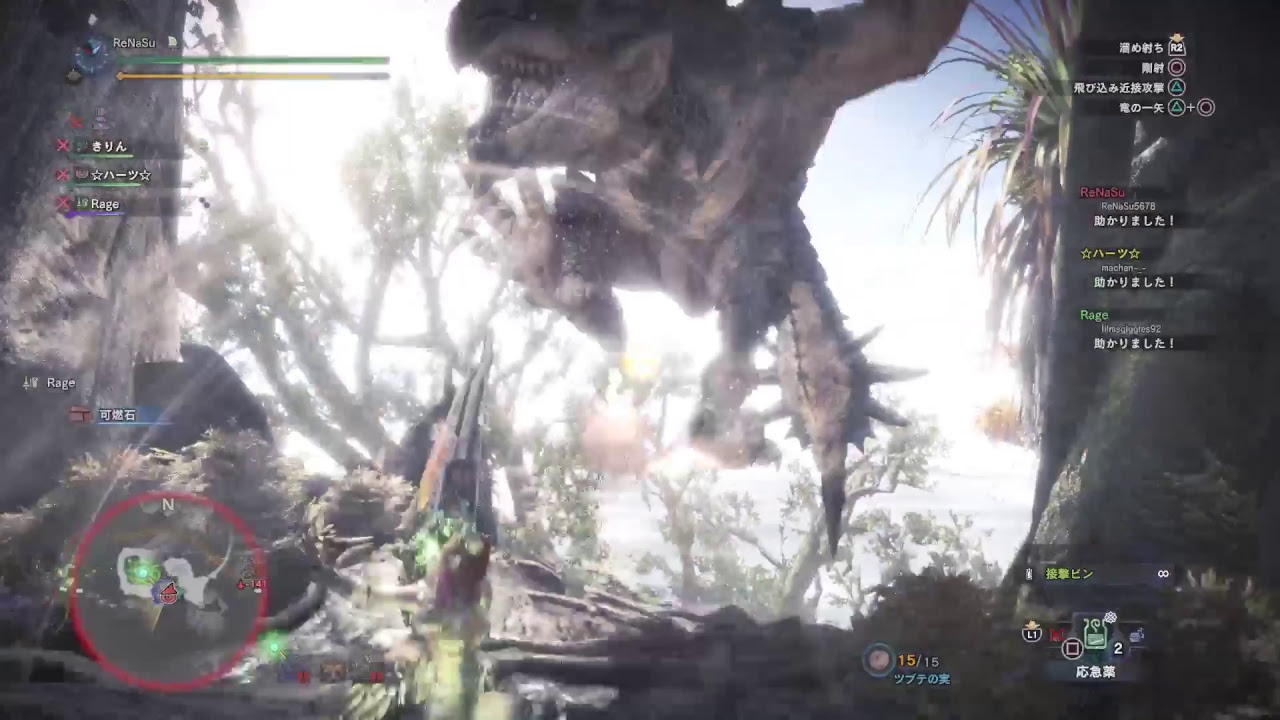Click the 可燃石 pickup item icon

pyautogui.click(x=81, y=413)
